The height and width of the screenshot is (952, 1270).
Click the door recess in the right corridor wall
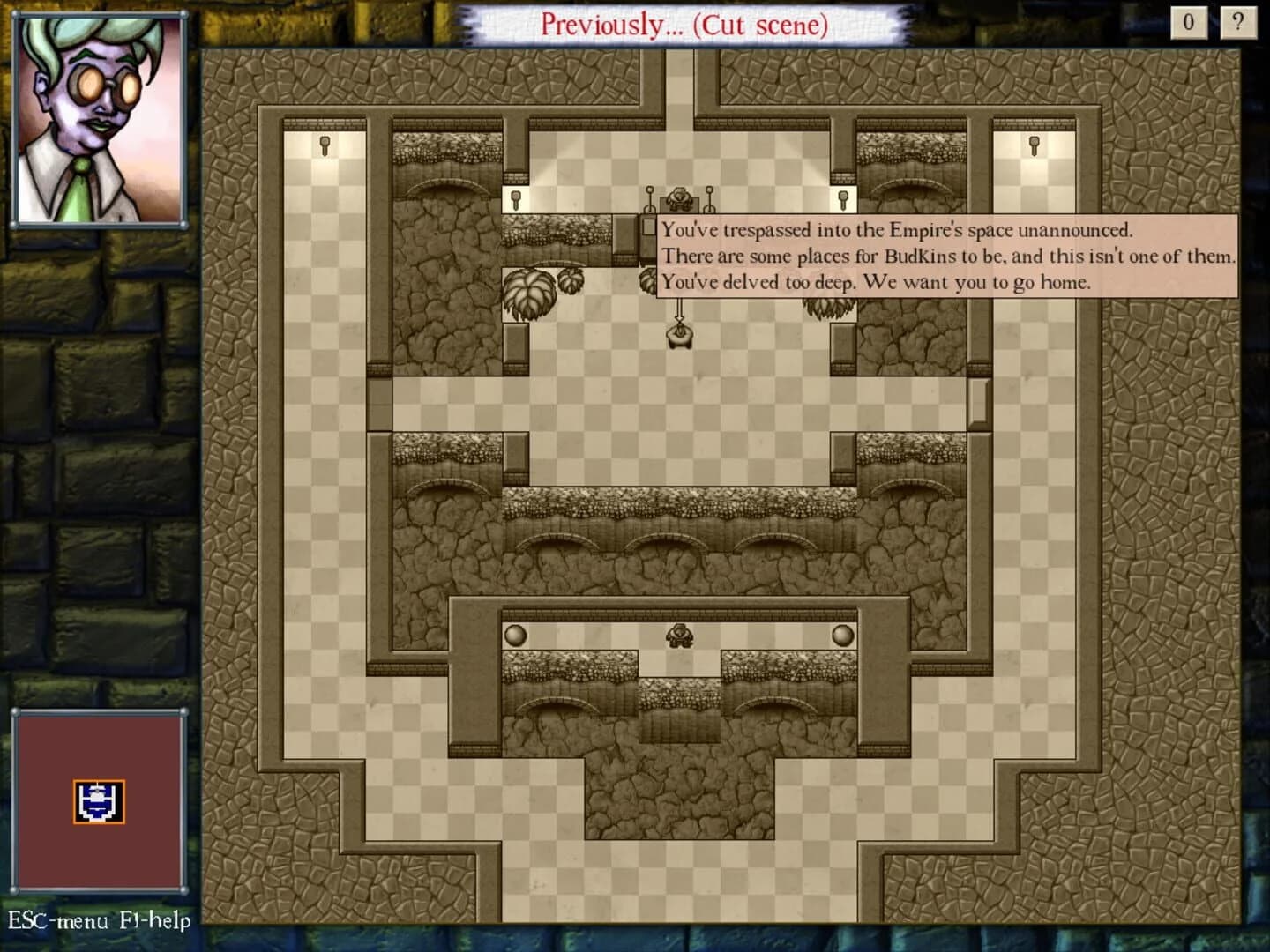tap(979, 401)
